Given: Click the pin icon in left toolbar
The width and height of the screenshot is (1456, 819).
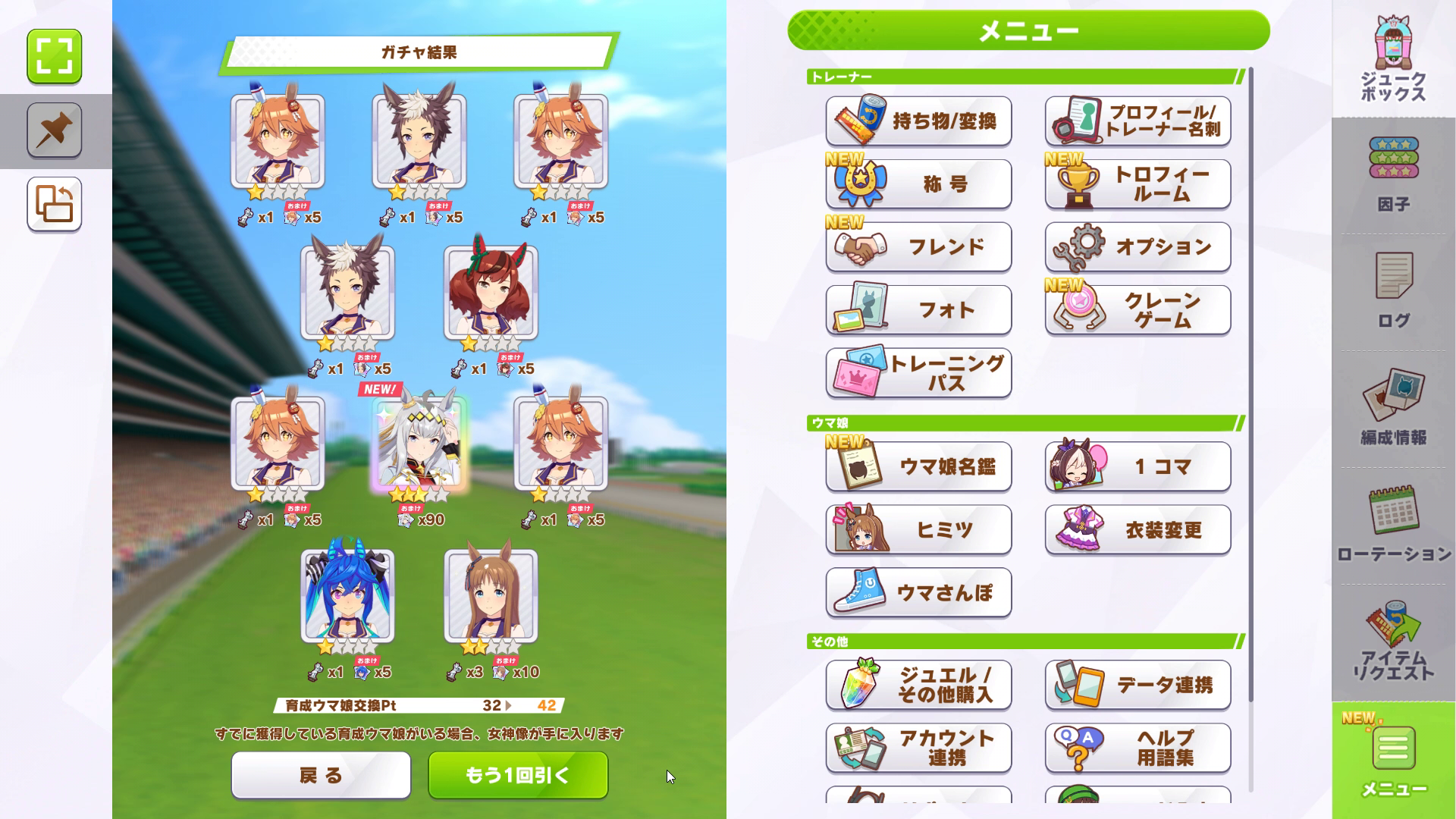Looking at the screenshot, I should tap(55, 130).
